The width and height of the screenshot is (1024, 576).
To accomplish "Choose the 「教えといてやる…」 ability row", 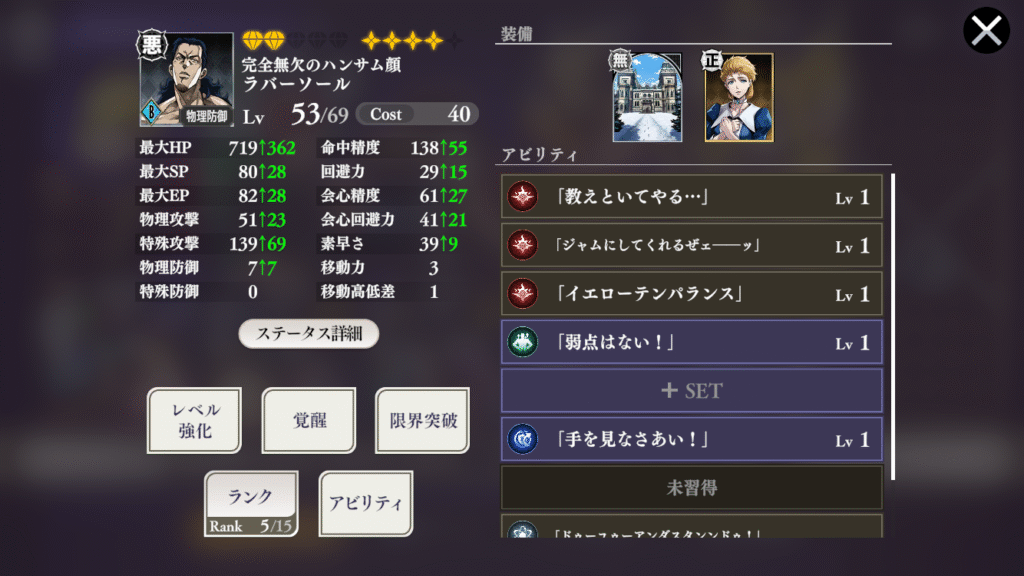I will (691, 198).
